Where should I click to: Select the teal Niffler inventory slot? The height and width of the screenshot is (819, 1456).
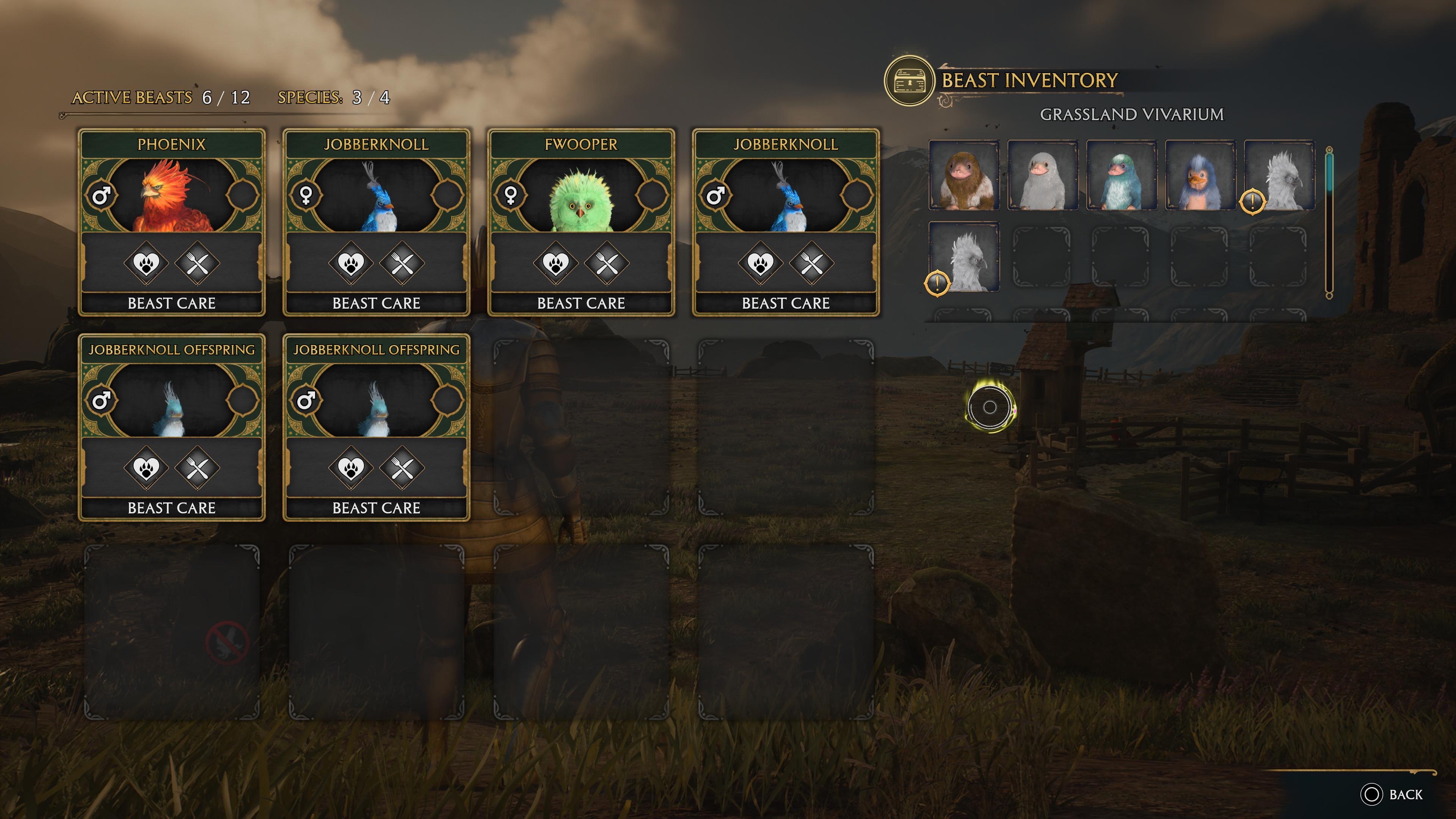(x=1122, y=176)
